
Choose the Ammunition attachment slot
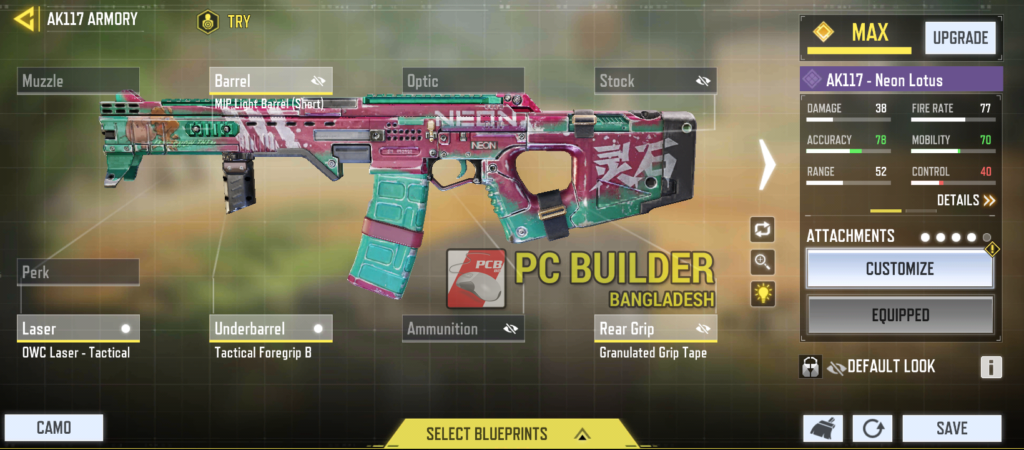click(463, 328)
